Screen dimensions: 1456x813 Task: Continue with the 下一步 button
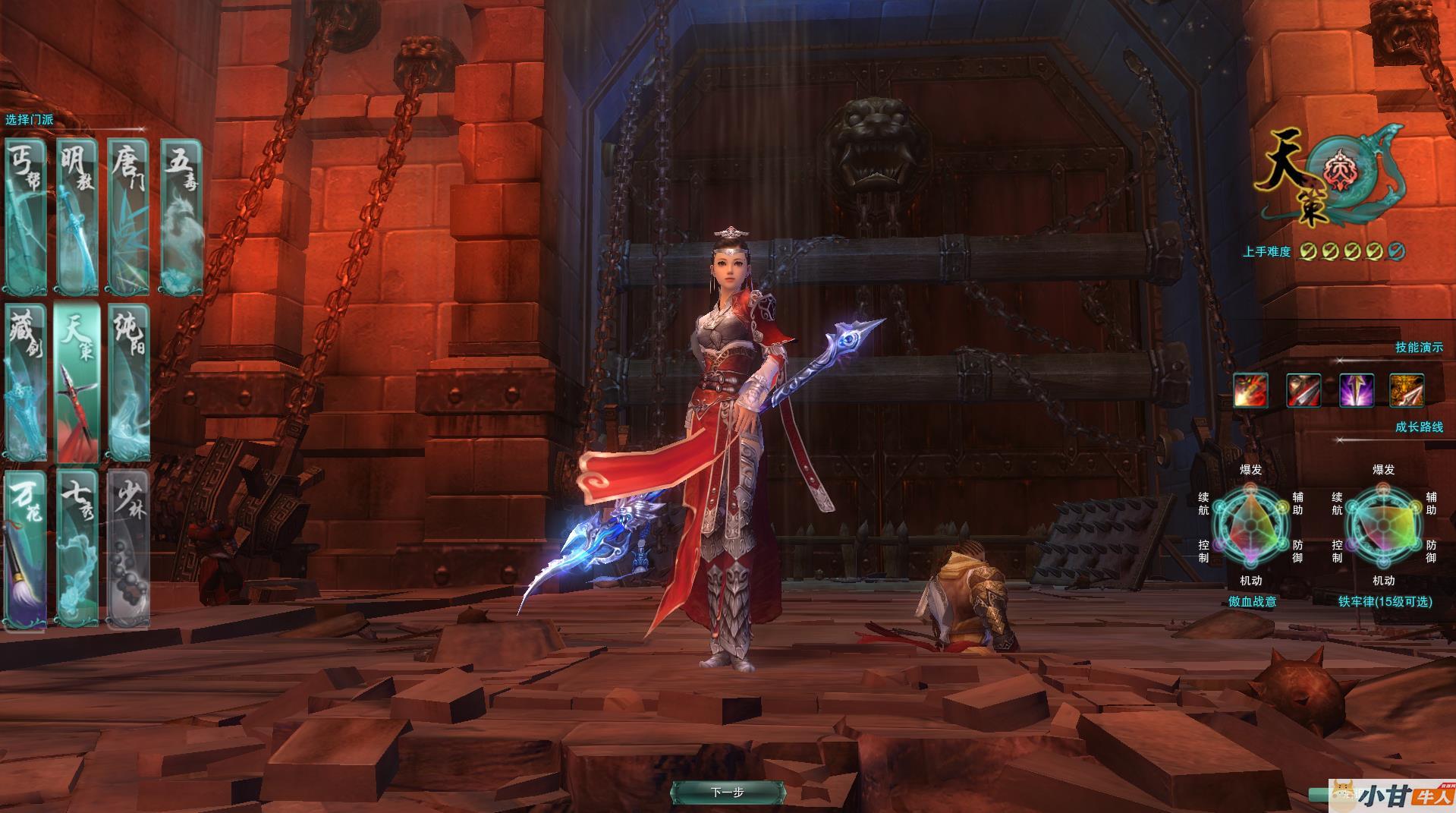click(x=728, y=793)
